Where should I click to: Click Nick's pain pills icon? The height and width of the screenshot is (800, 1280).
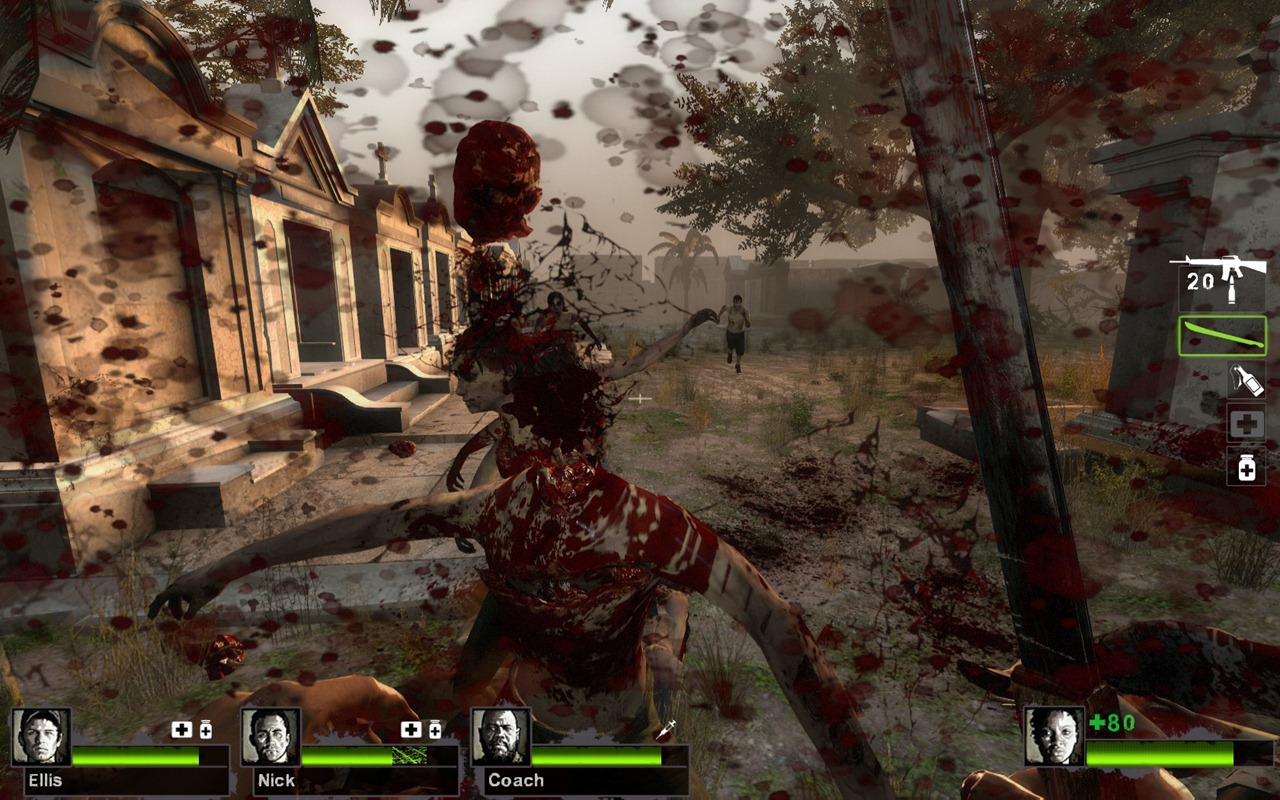(435, 730)
